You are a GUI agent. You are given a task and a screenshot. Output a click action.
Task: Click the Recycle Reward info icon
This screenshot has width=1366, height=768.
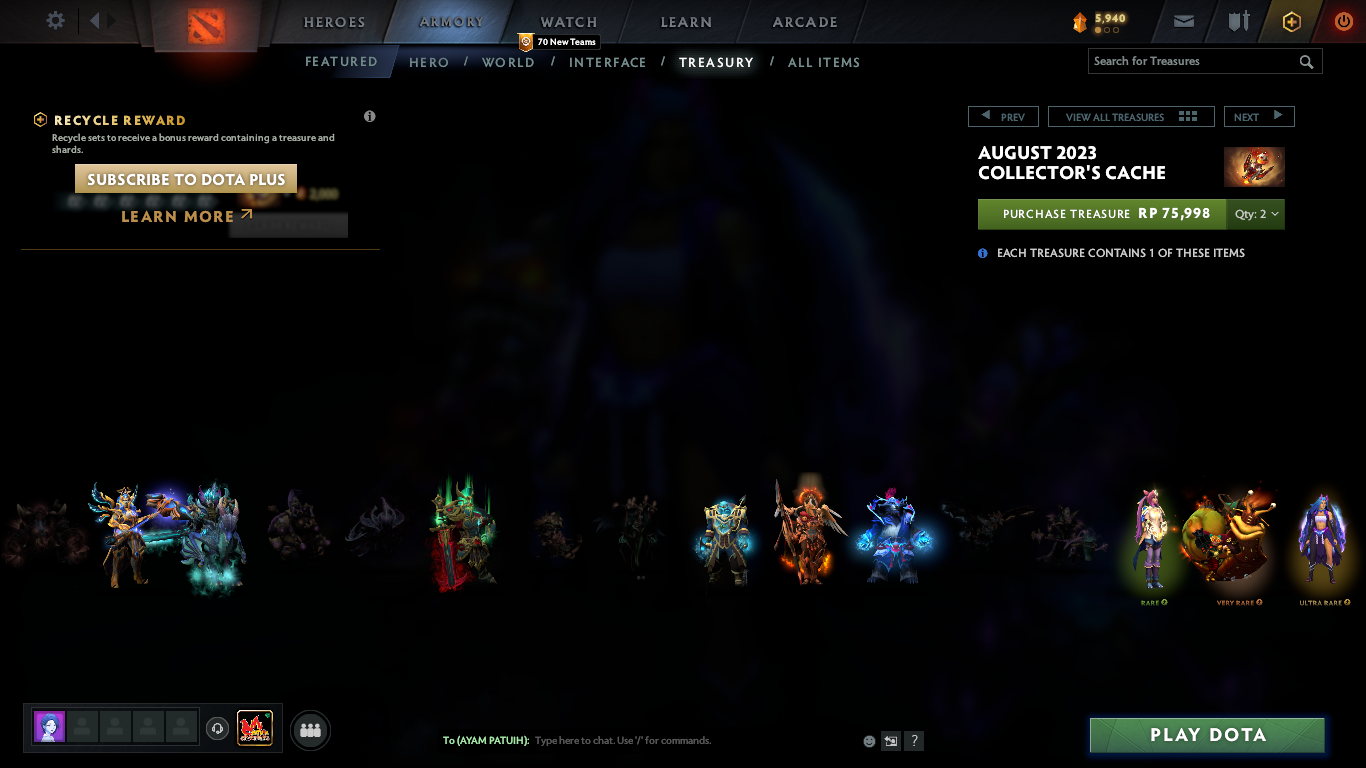[369, 116]
